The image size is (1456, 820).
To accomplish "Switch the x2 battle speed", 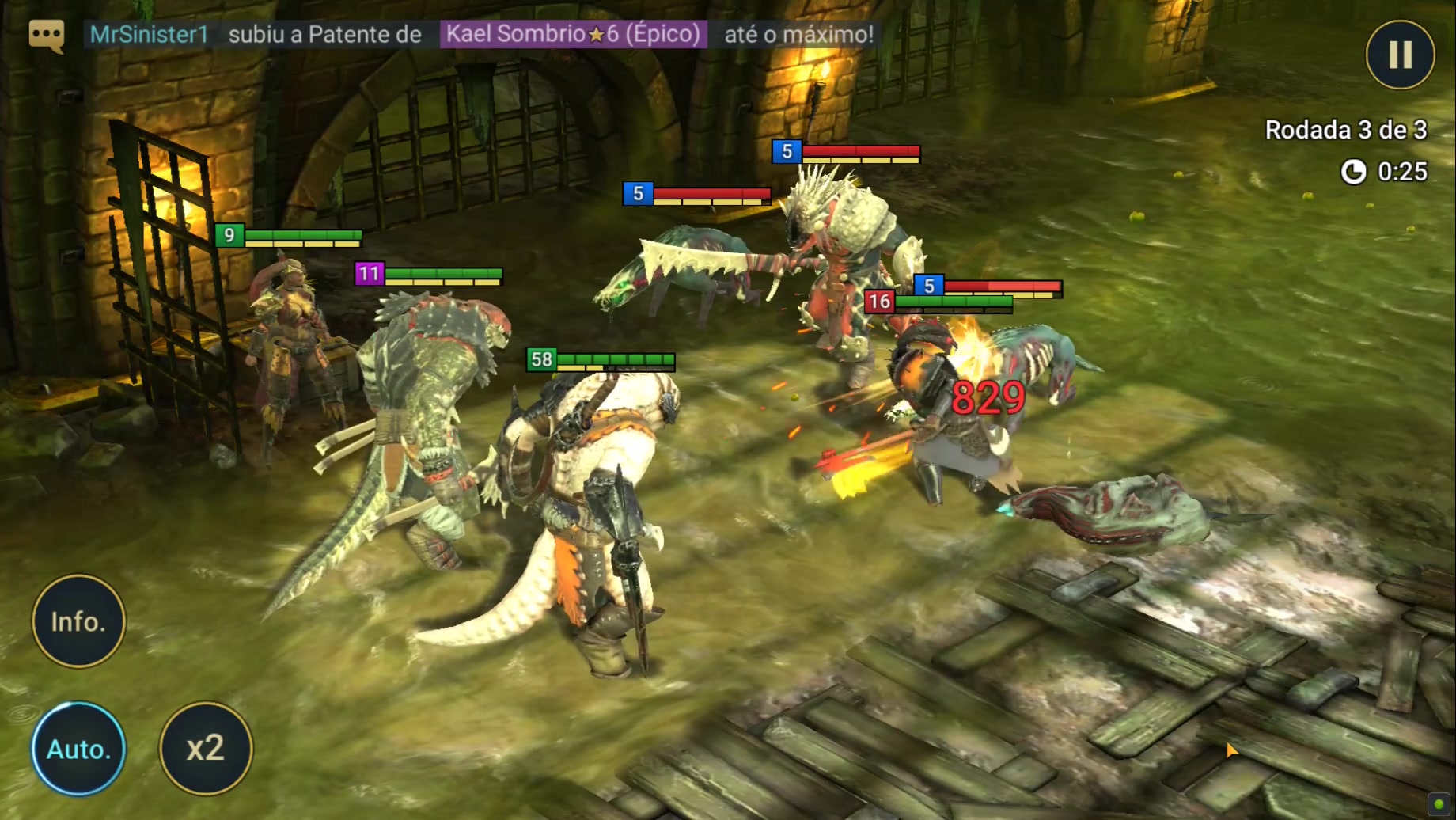I will coord(206,748).
